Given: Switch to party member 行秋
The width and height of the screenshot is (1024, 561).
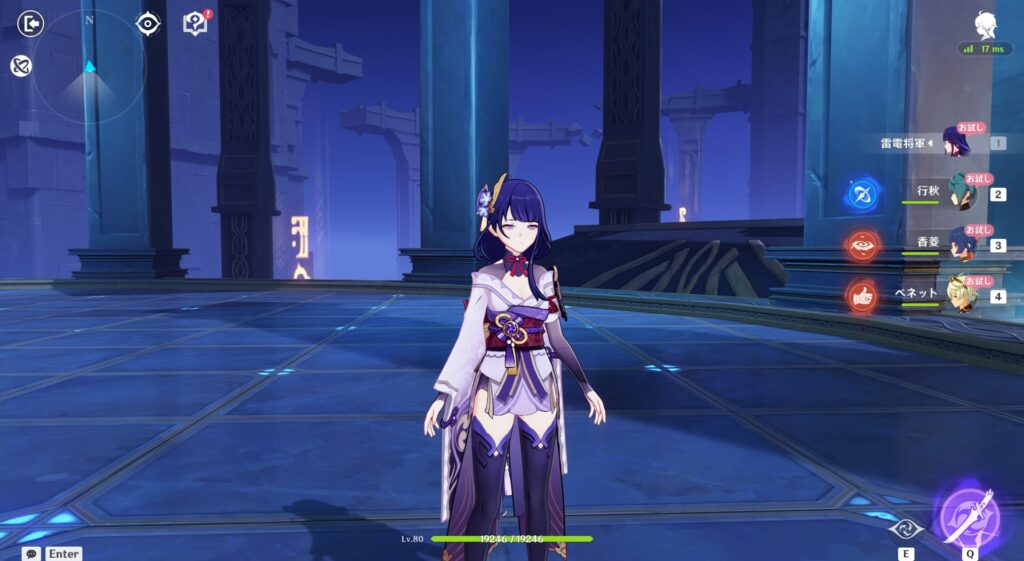Looking at the screenshot, I should point(962,193).
